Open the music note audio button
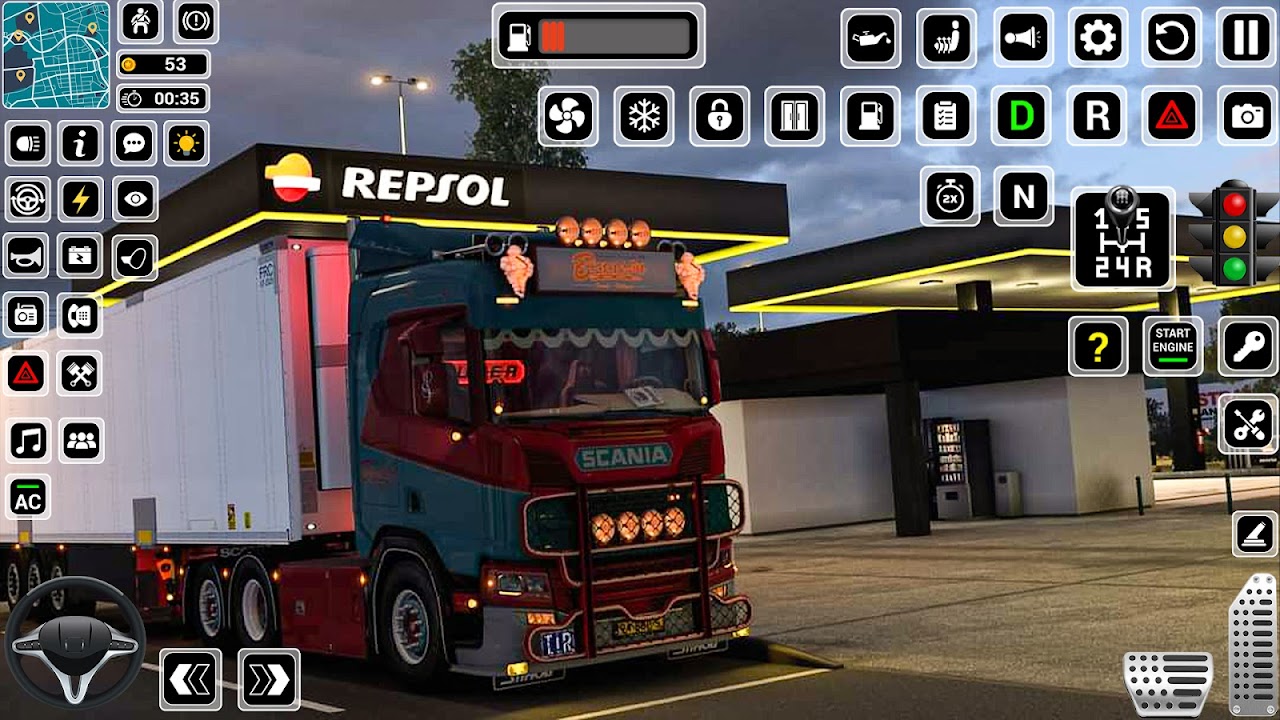Viewport: 1280px width, 720px height. (x=28, y=440)
